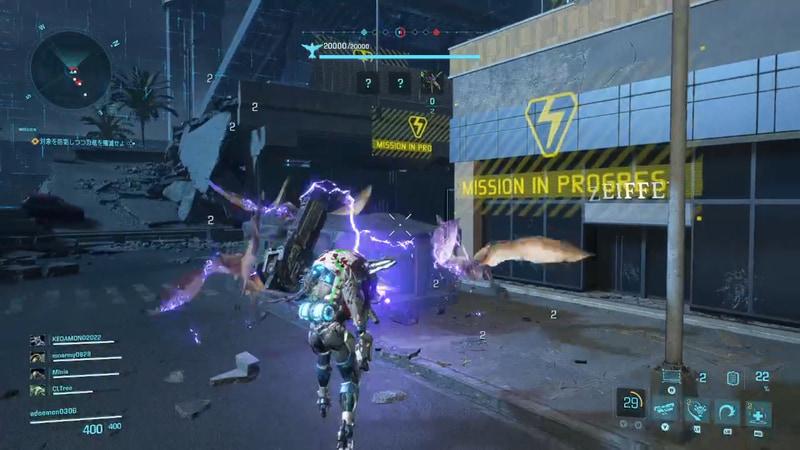Image resolution: width=800 pixels, height=450 pixels.
Task: Click the dashed-frame rig item slot
Action: click(x=671, y=377)
